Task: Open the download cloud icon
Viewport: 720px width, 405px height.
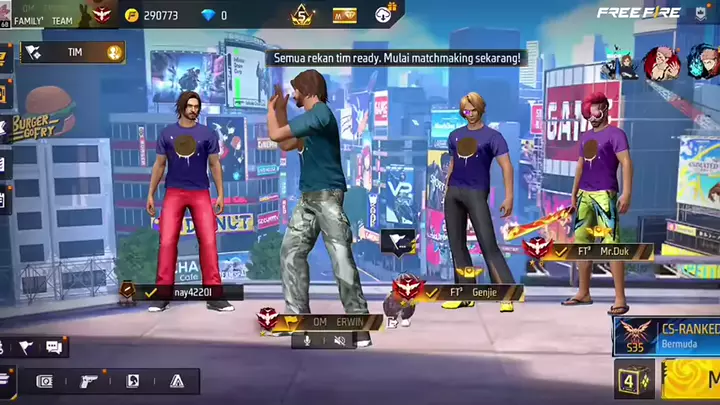Action: point(386,15)
